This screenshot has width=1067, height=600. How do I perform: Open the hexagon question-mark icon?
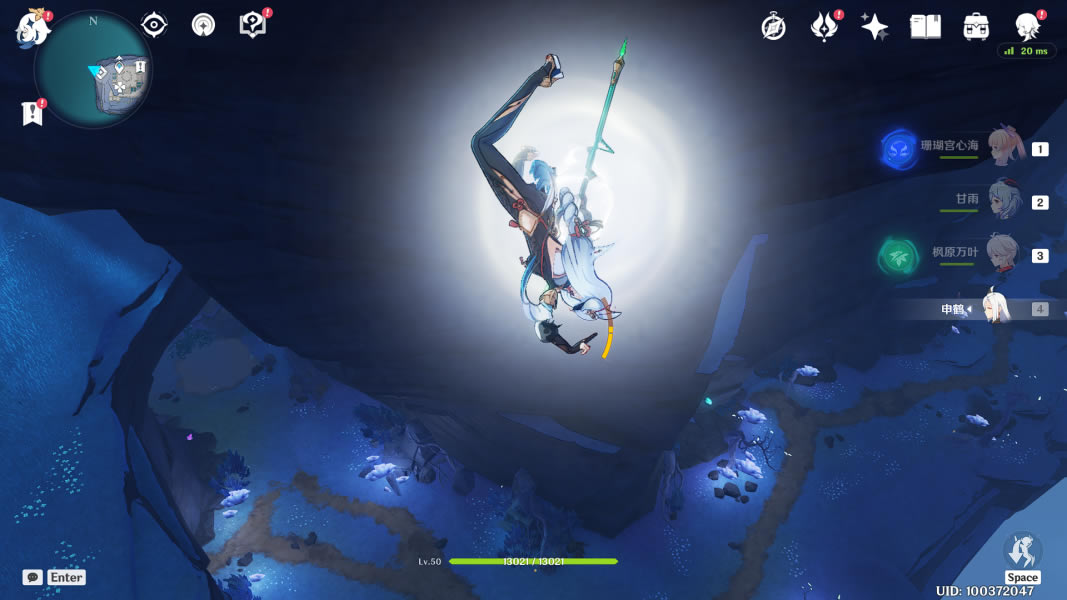[x=252, y=25]
